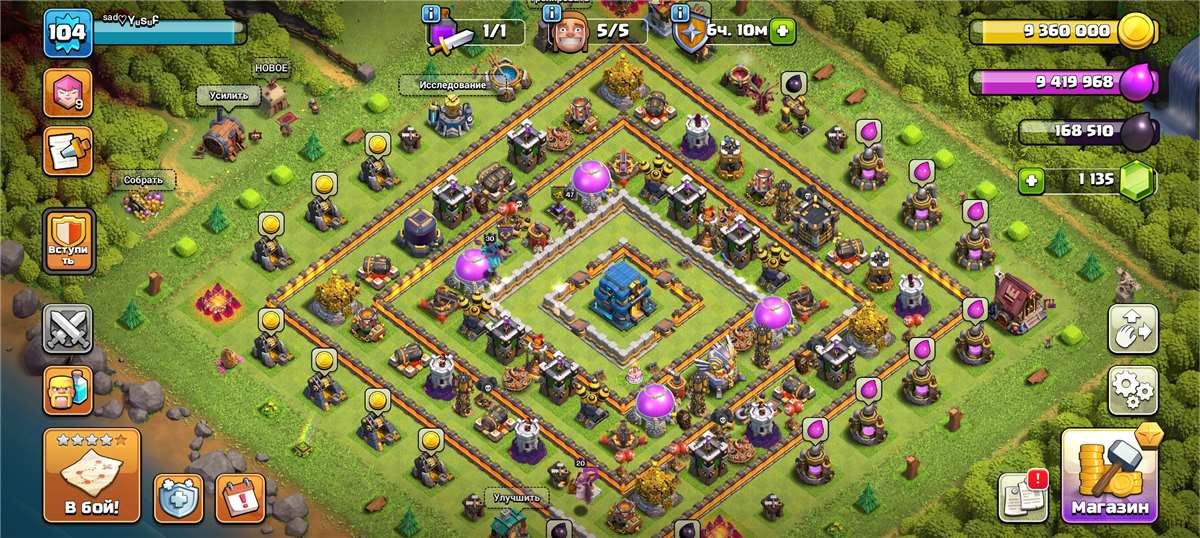Open player profile via level 104 badge

pyautogui.click(x=68, y=34)
